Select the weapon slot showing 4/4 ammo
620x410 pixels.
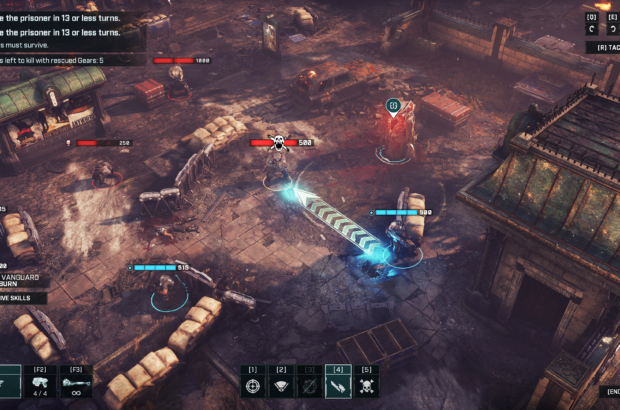pos(42,386)
